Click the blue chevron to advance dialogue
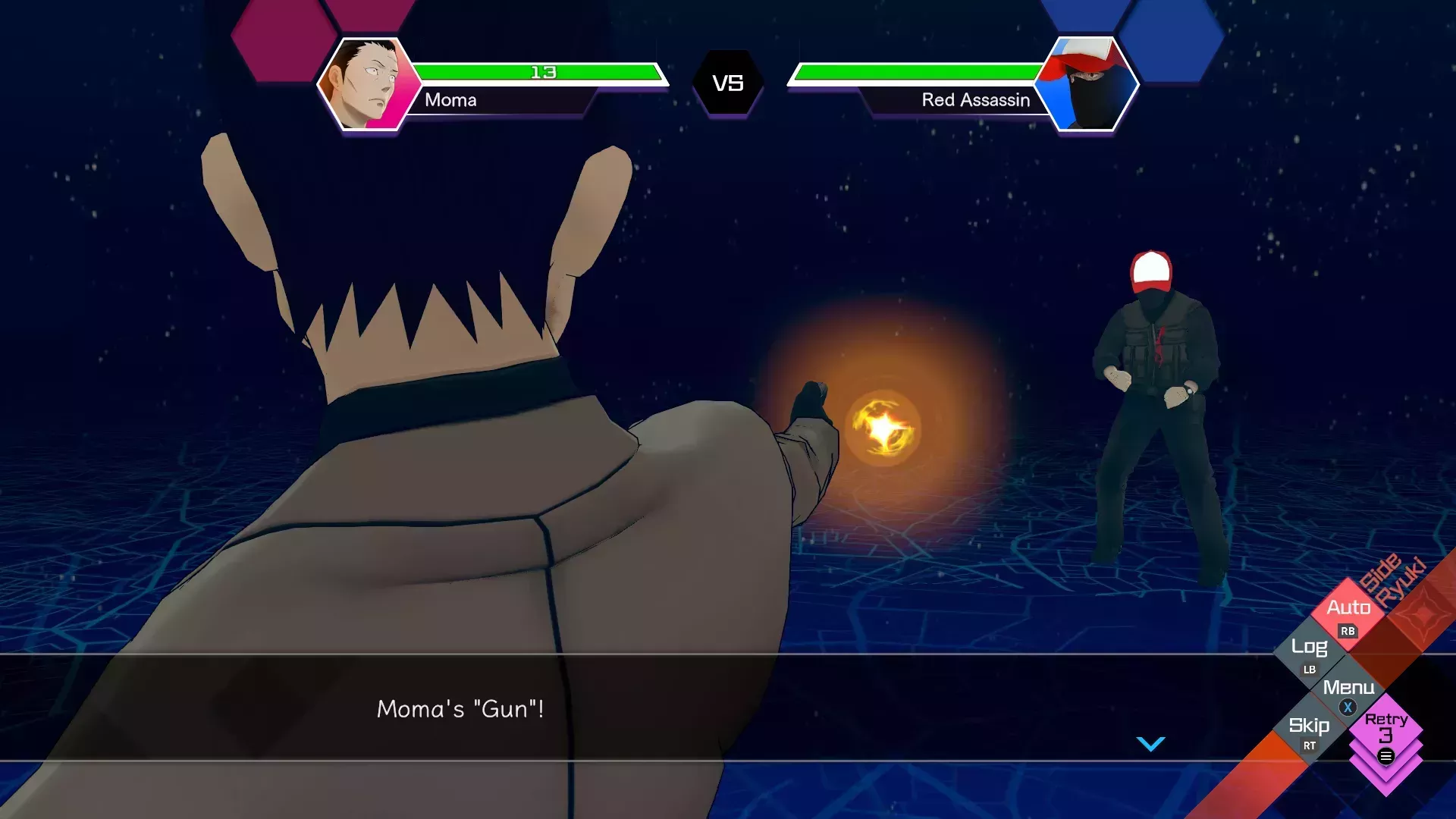This screenshot has width=1456, height=819. [x=1151, y=744]
